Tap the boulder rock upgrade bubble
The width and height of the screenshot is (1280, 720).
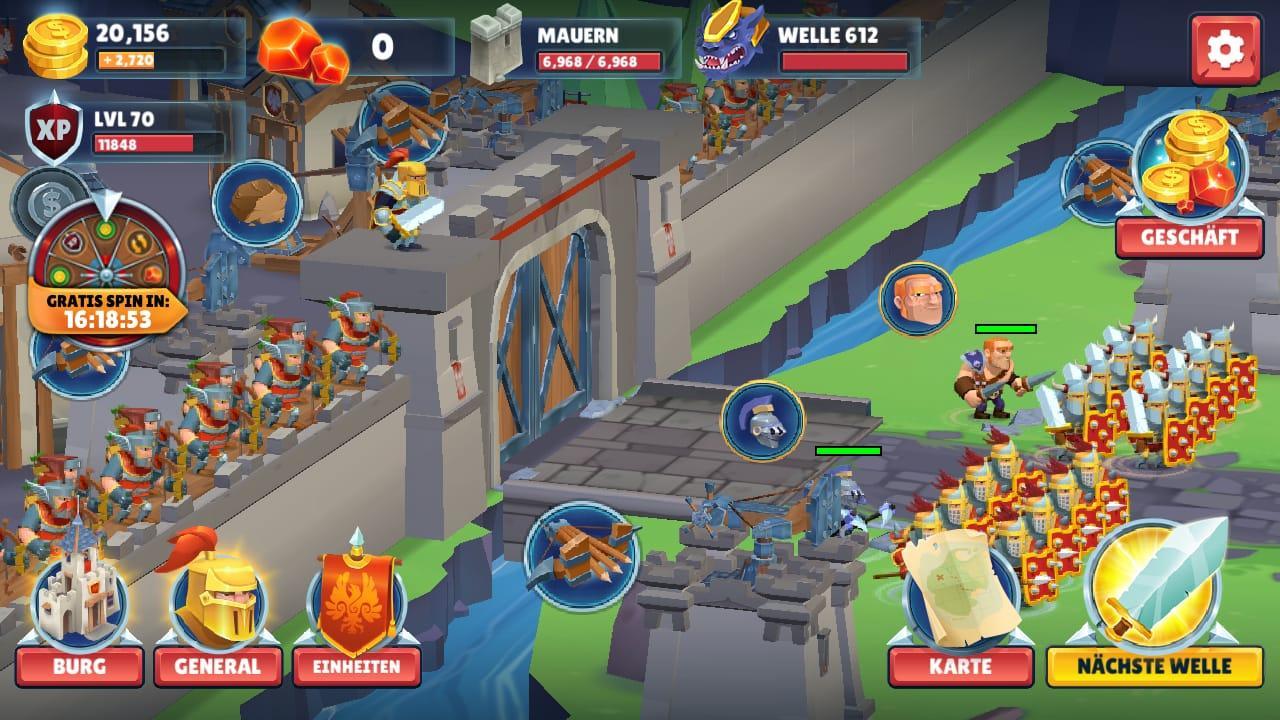pos(257,202)
